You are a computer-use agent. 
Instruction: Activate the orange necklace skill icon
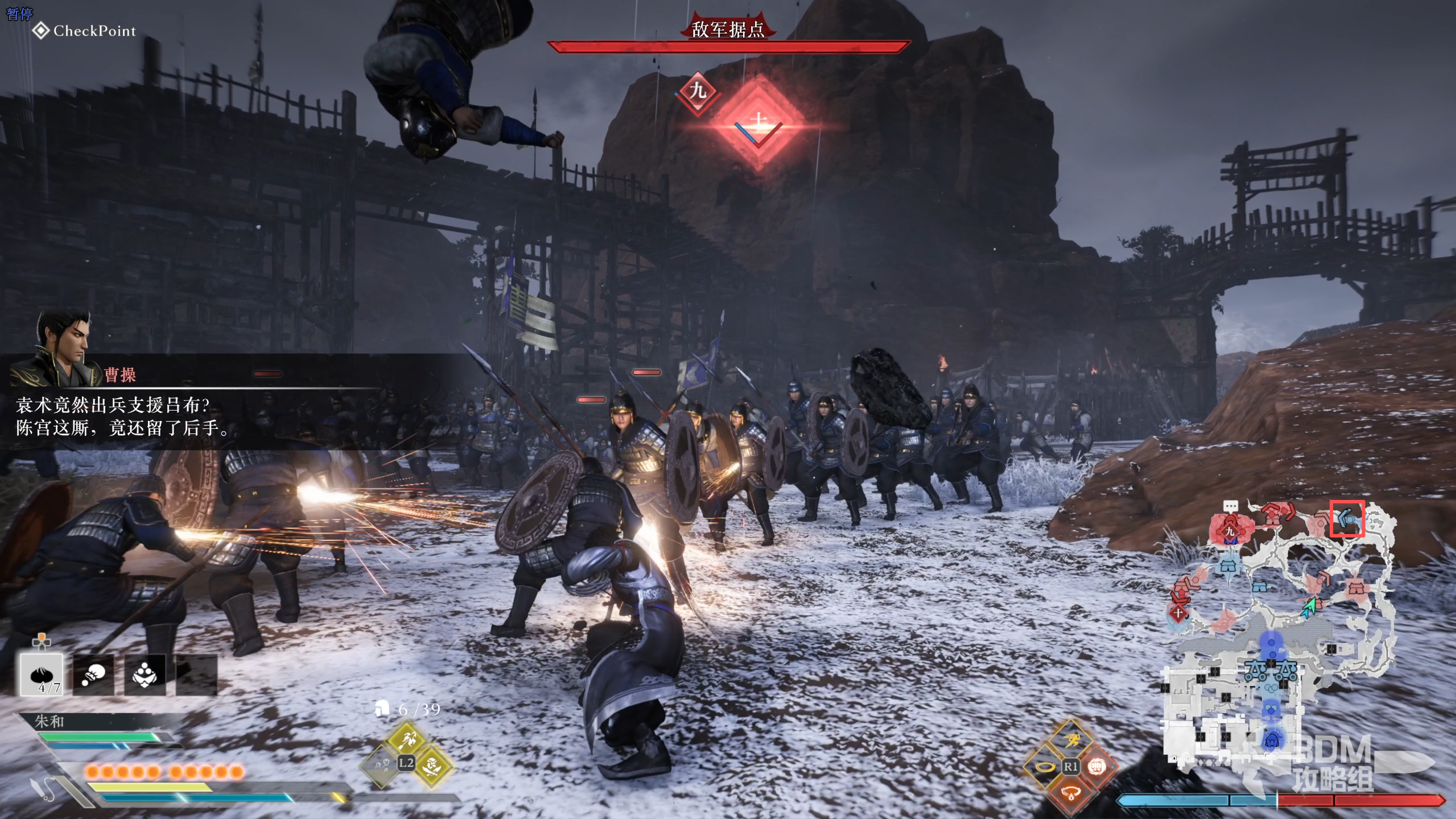coord(1071,792)
